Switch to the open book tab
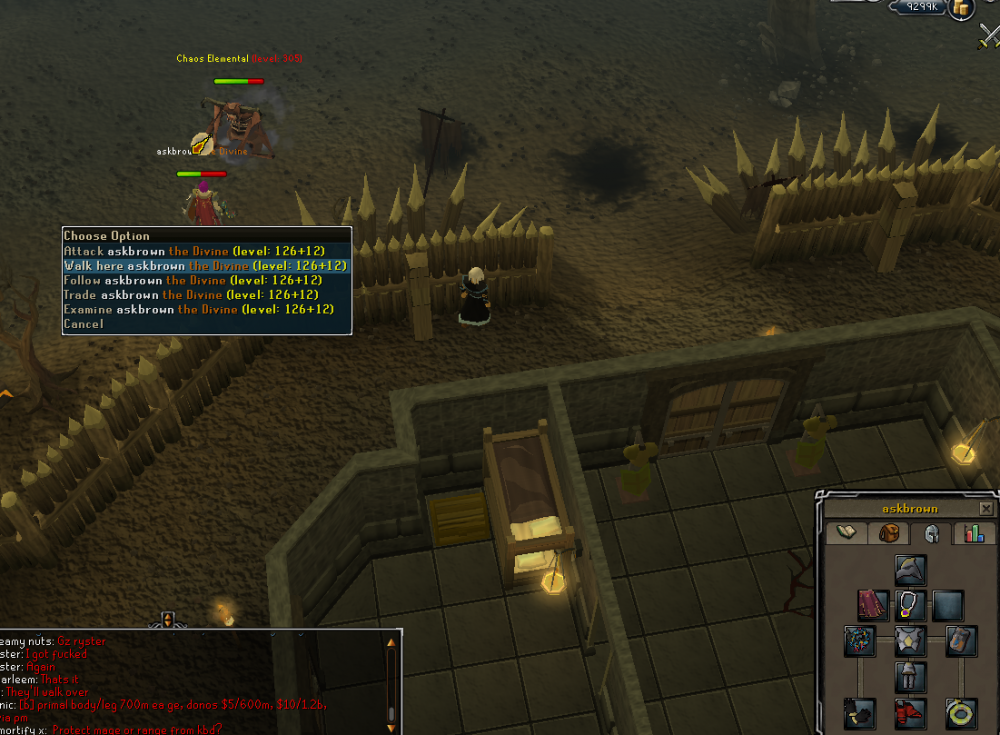1000x735 pixels. pos(847,533)
